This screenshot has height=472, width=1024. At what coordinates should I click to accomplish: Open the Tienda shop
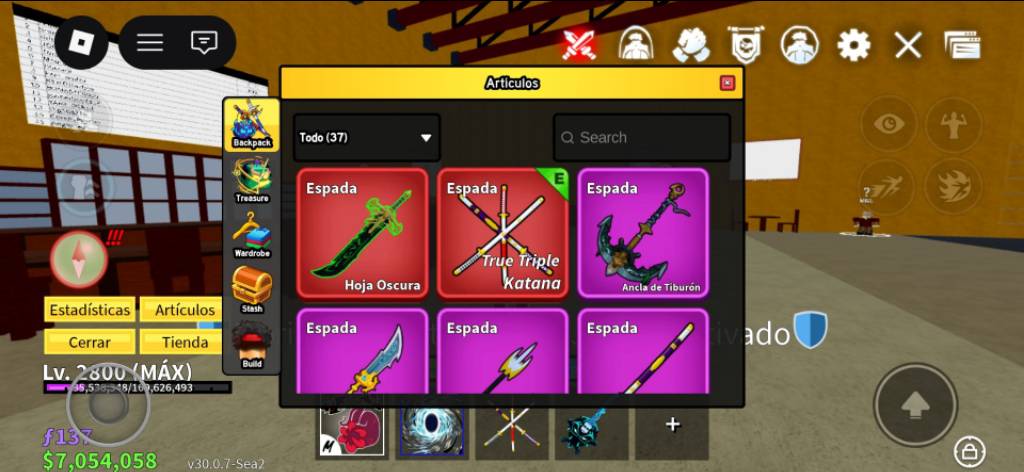click(184, 342)
